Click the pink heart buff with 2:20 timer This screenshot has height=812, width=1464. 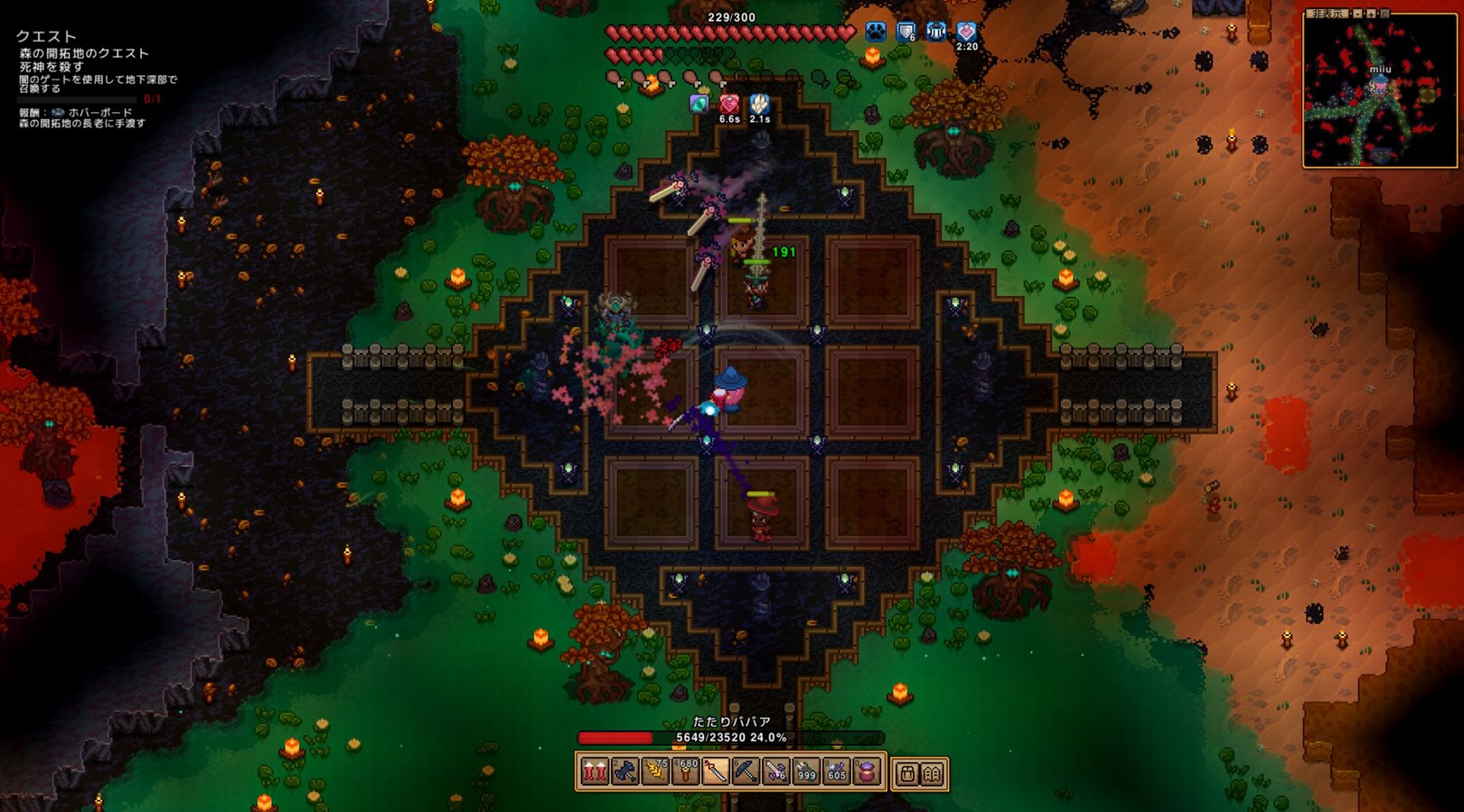(966, 33)
